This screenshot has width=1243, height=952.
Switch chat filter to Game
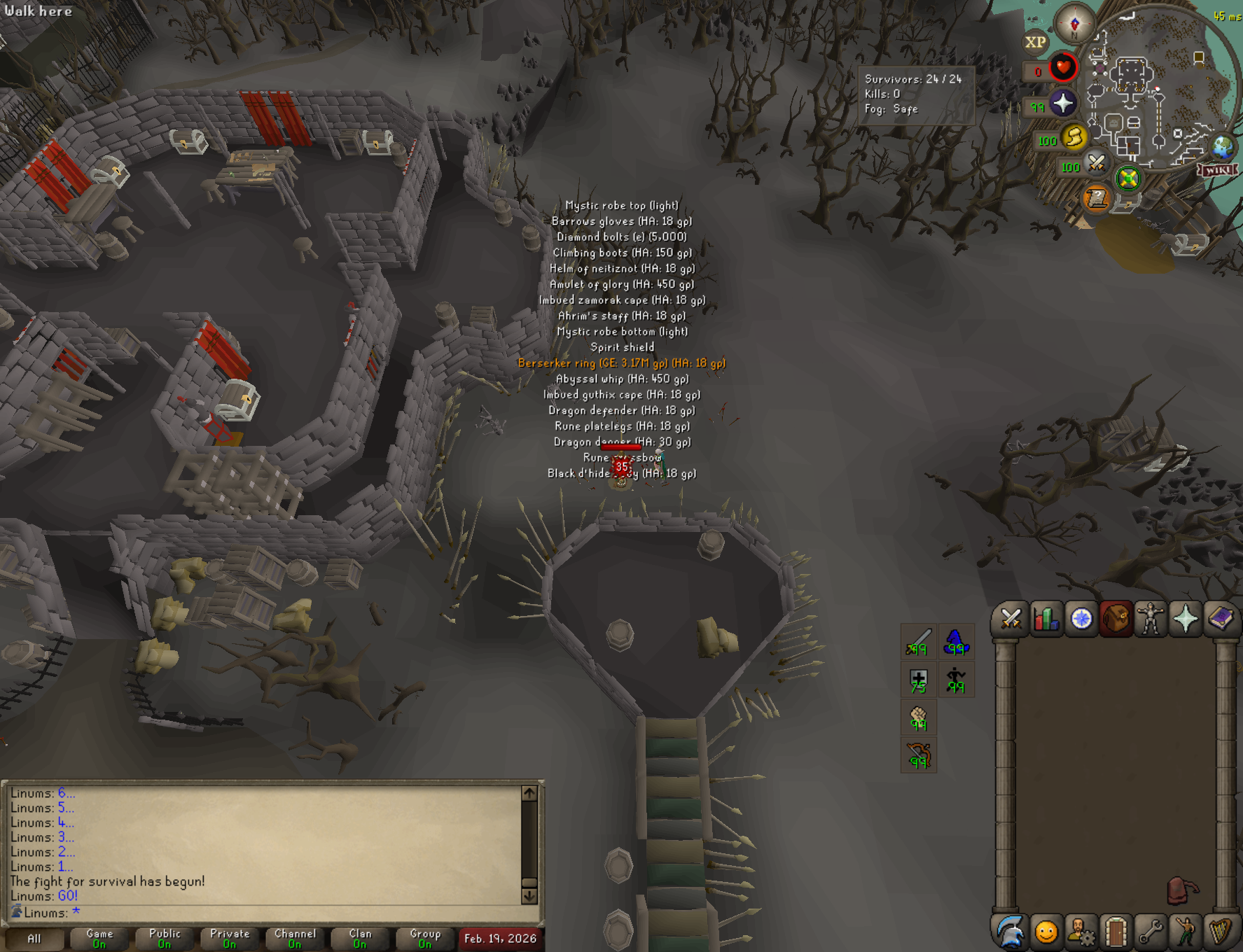99,938
